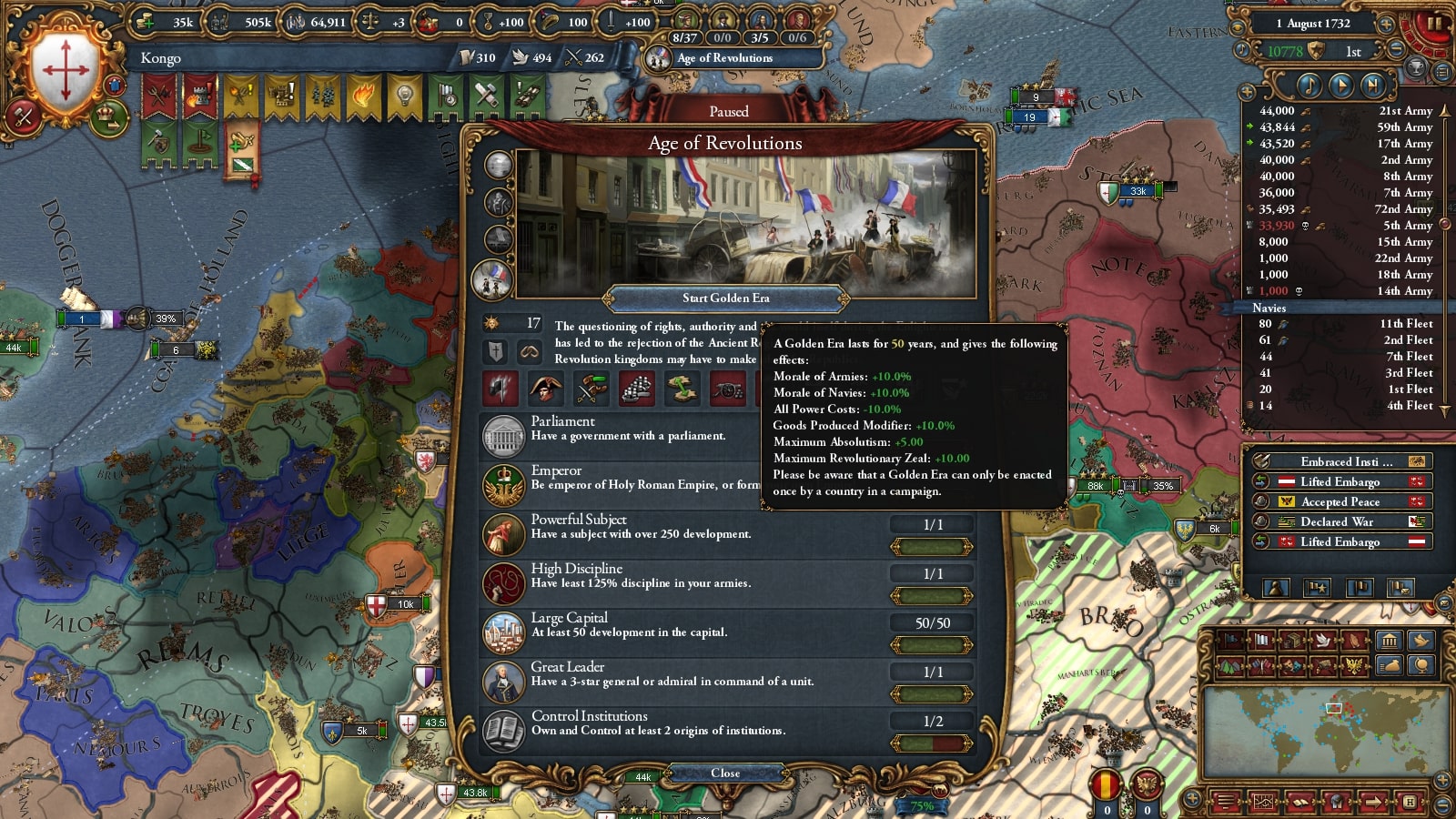The image size is (1456, 819).
Task: Toggle the pause button by the date
Action: 1434,24
